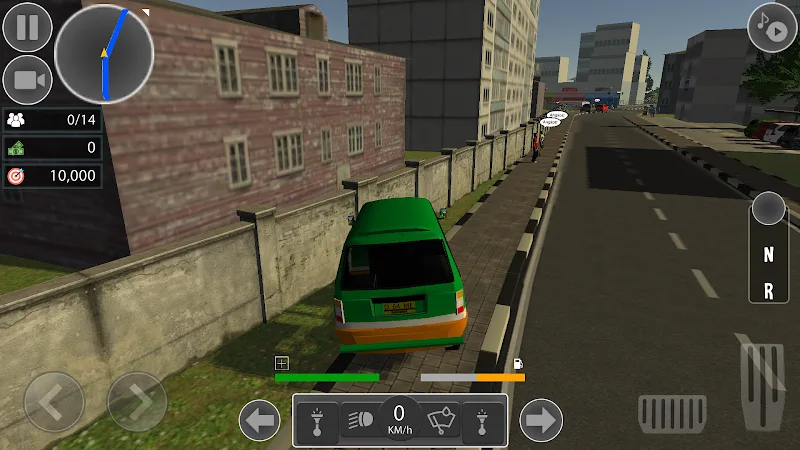Tap the tall accelerator pedal

pos(762,384)
